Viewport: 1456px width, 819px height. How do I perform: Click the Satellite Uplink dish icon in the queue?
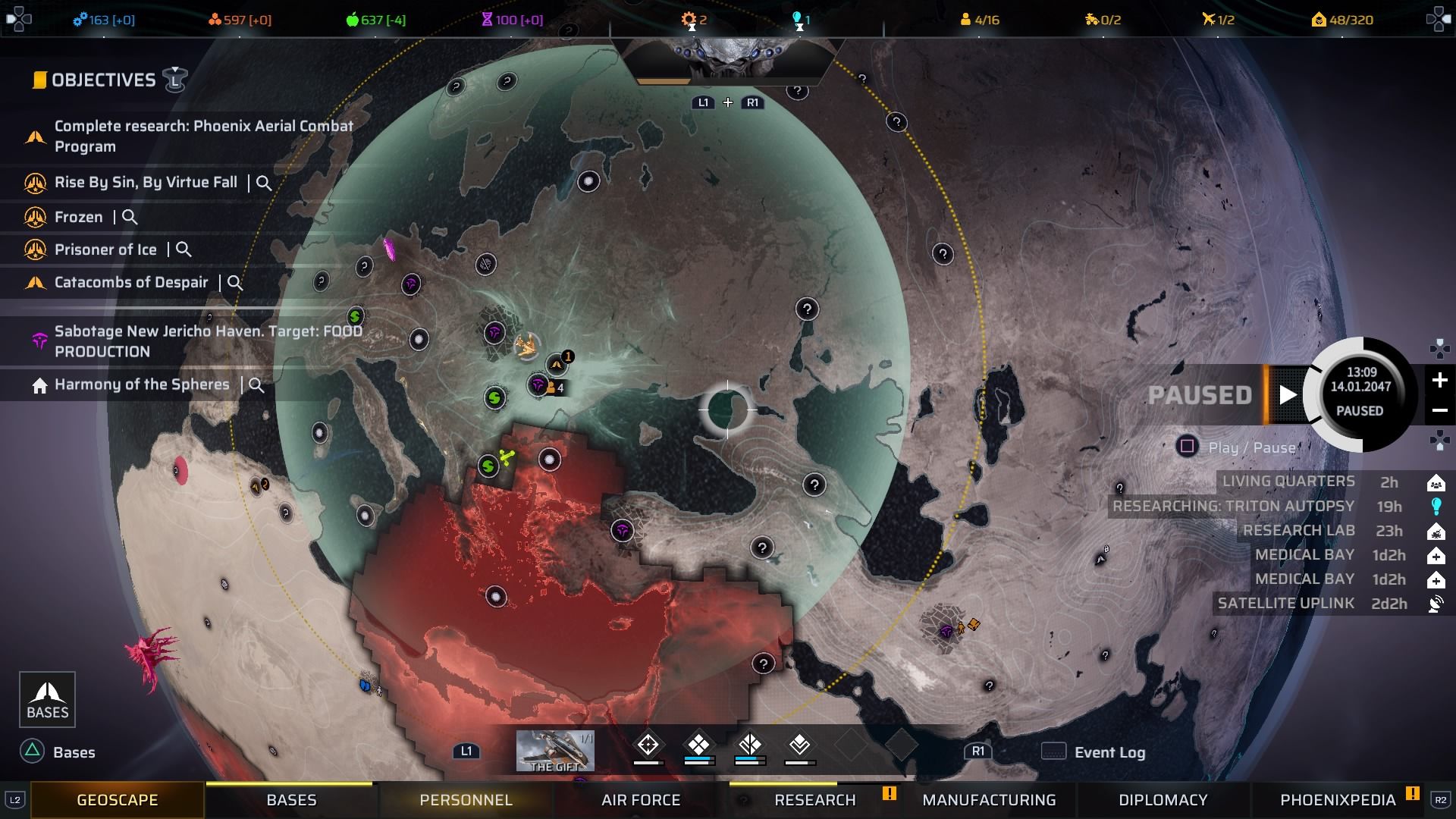point(1437,604)
